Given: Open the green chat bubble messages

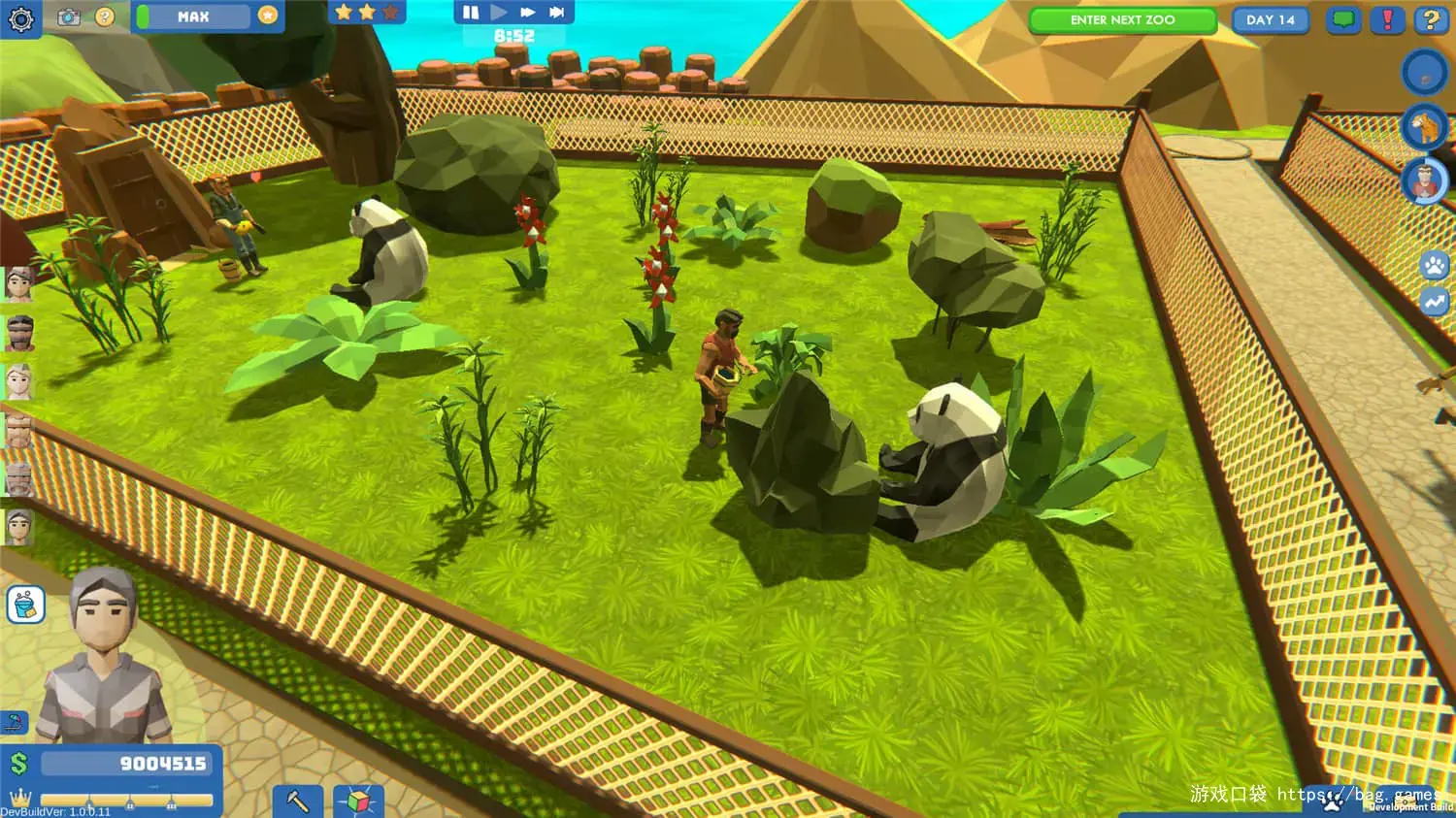Looking at the screenshot, I should pos(1343,19).
